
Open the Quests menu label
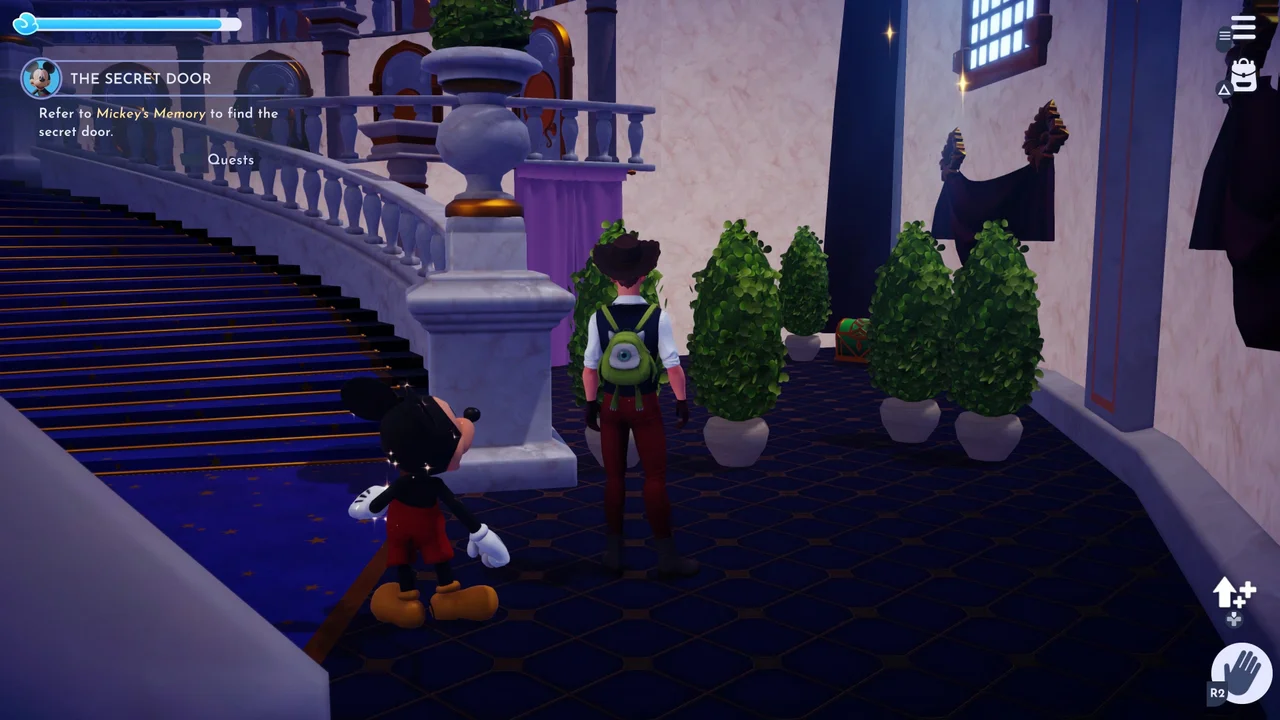point(231,159)
